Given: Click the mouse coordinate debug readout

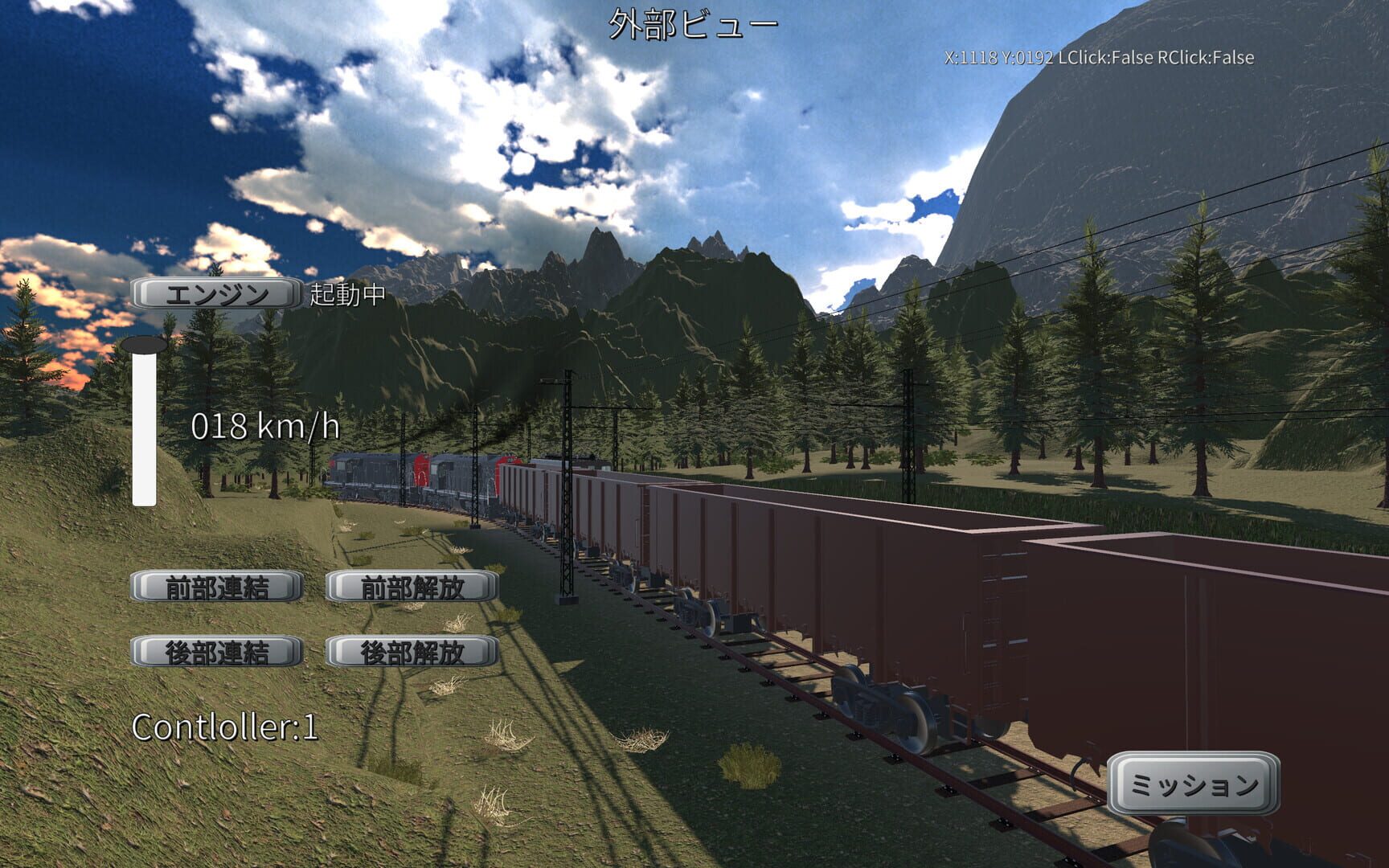Looking at the screenshot, I should (1099, 57).
